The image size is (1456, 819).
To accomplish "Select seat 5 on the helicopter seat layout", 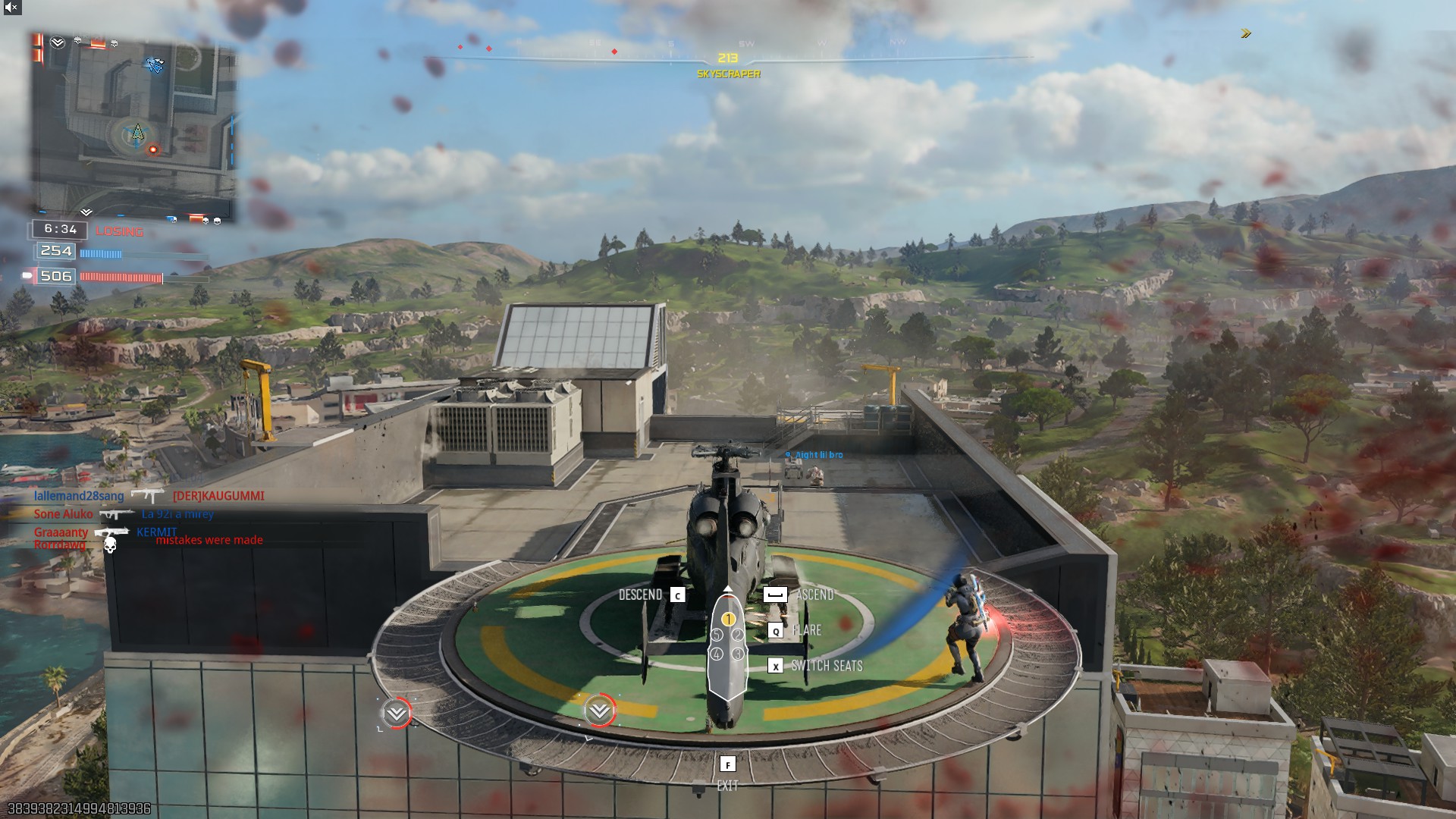I will [x=715, y=635].
